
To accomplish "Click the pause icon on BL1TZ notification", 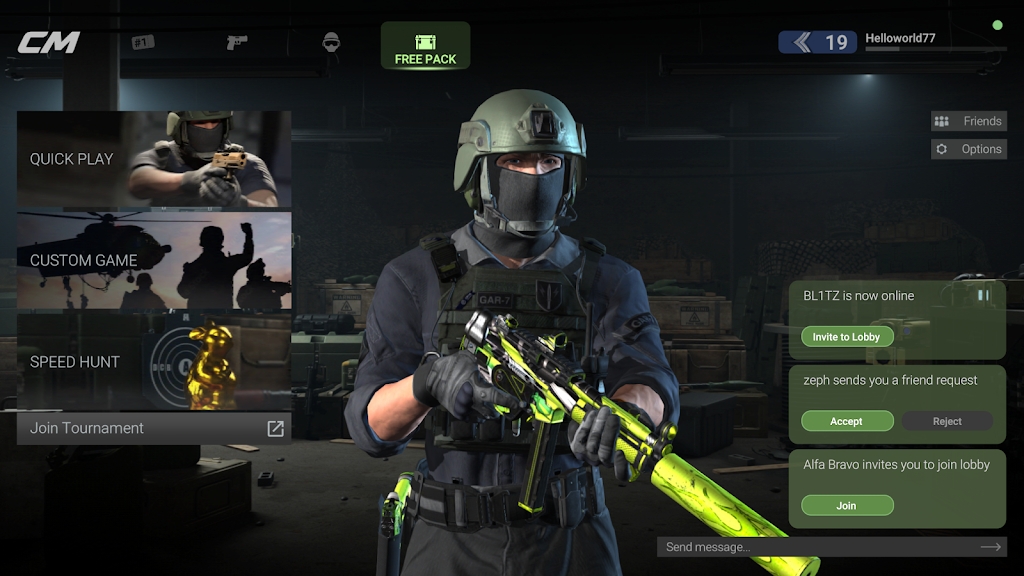I will pyautogui.click(x=983, y=295).
